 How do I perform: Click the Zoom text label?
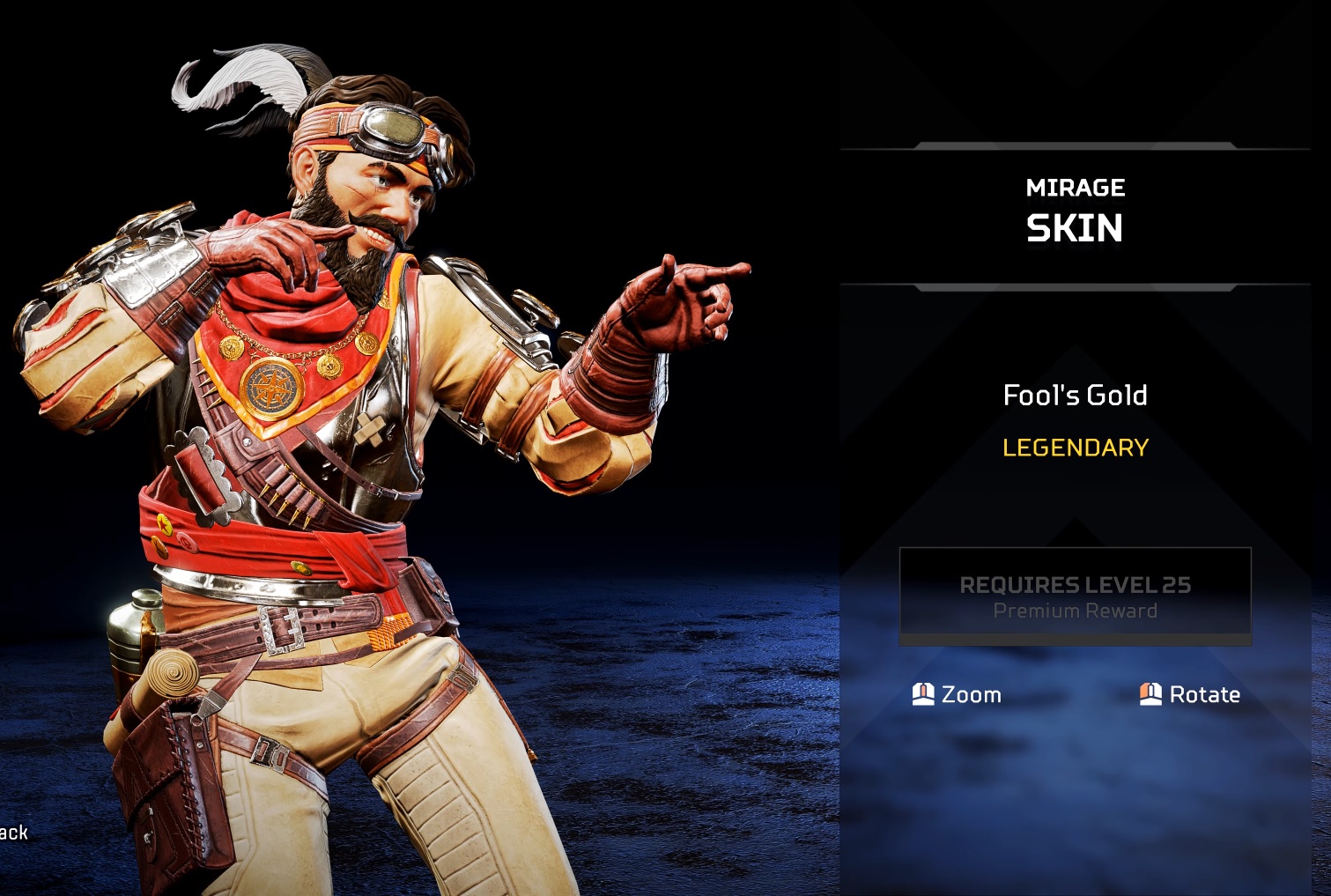(x=972, y=694)
